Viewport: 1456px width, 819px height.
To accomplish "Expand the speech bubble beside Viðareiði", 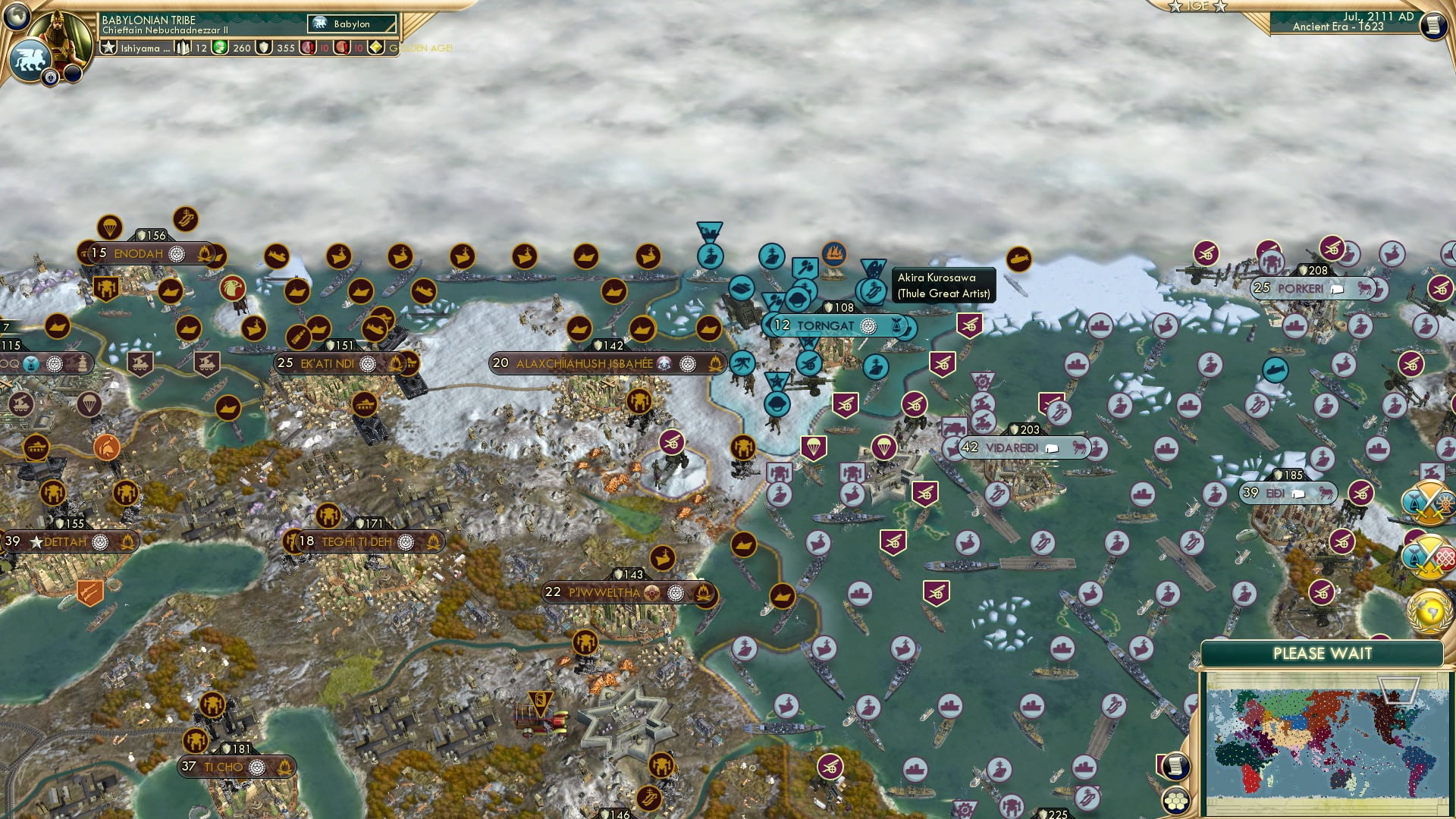I will pos(1052,448).
